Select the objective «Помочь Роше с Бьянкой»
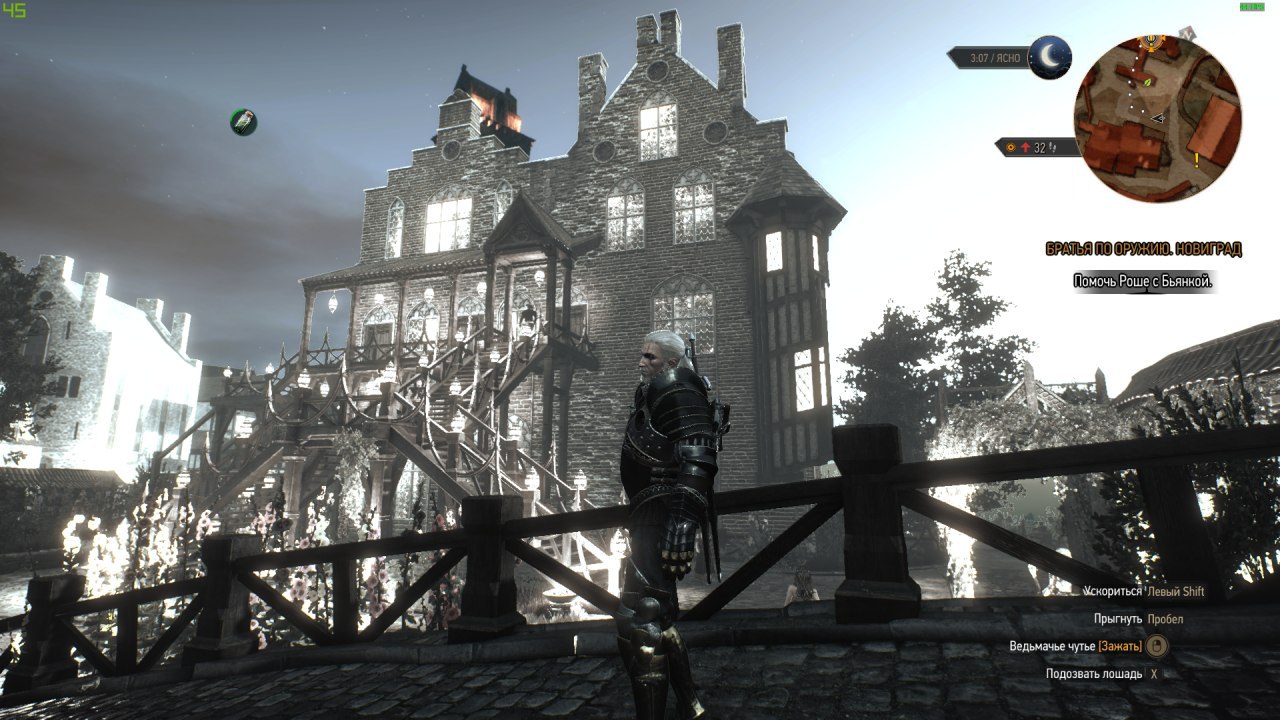1280x720 pixels. click(x=1143, y=281)
